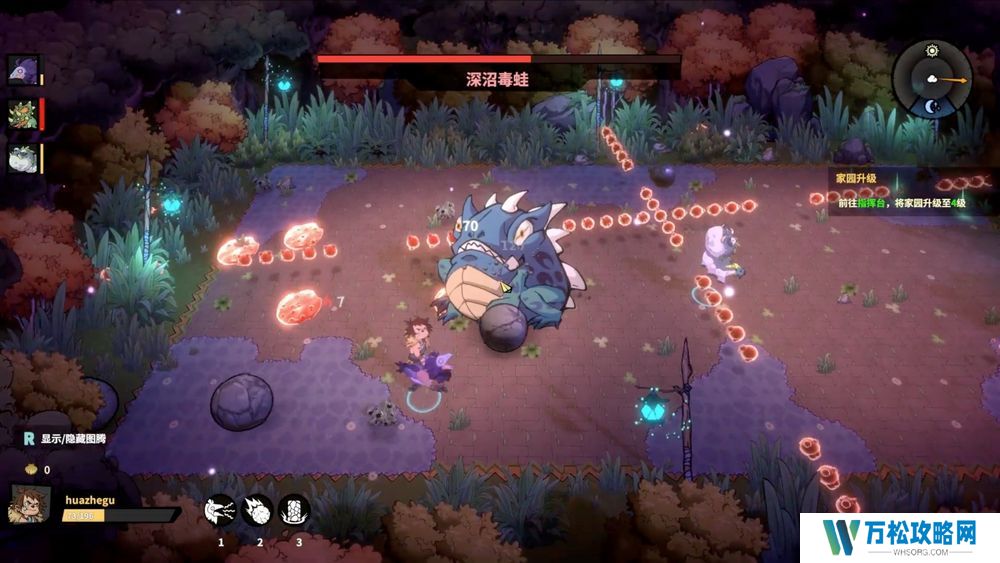Viewport: 1000px width, 563px height.
Task: Activate the bird screech skill icon
Action: pyautogui.click(x=220, y=511)
